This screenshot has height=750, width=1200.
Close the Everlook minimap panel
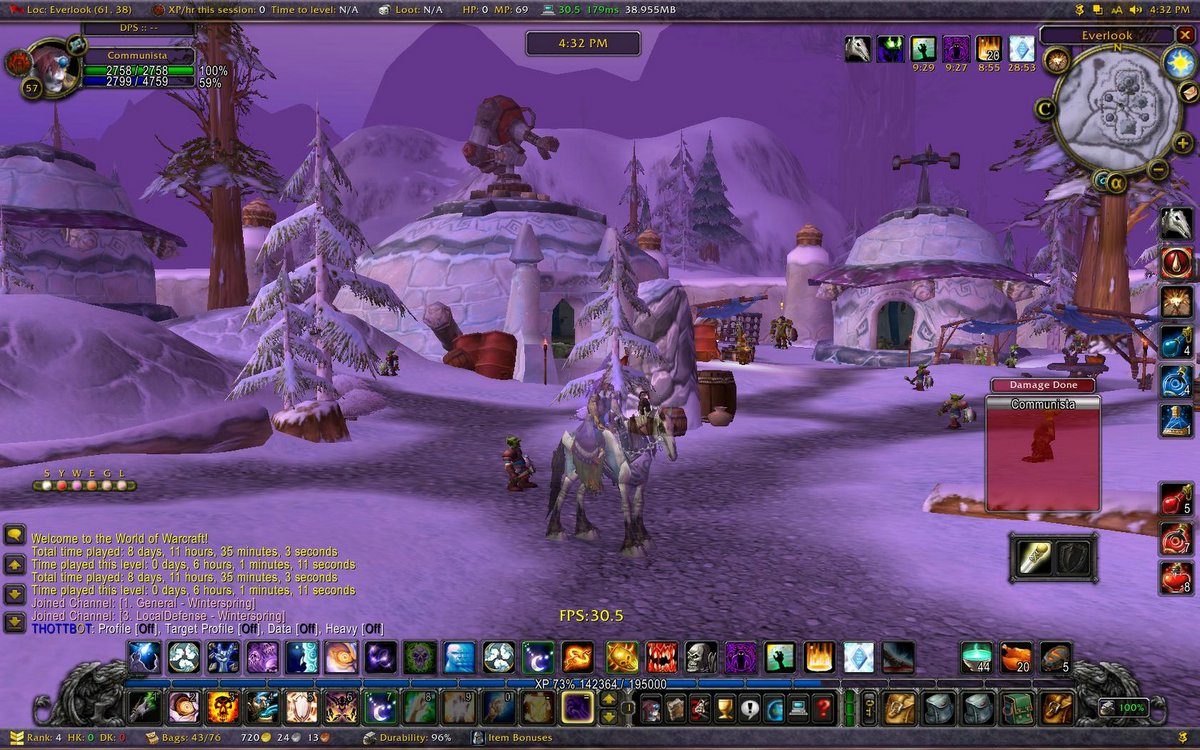(1185, 35)
